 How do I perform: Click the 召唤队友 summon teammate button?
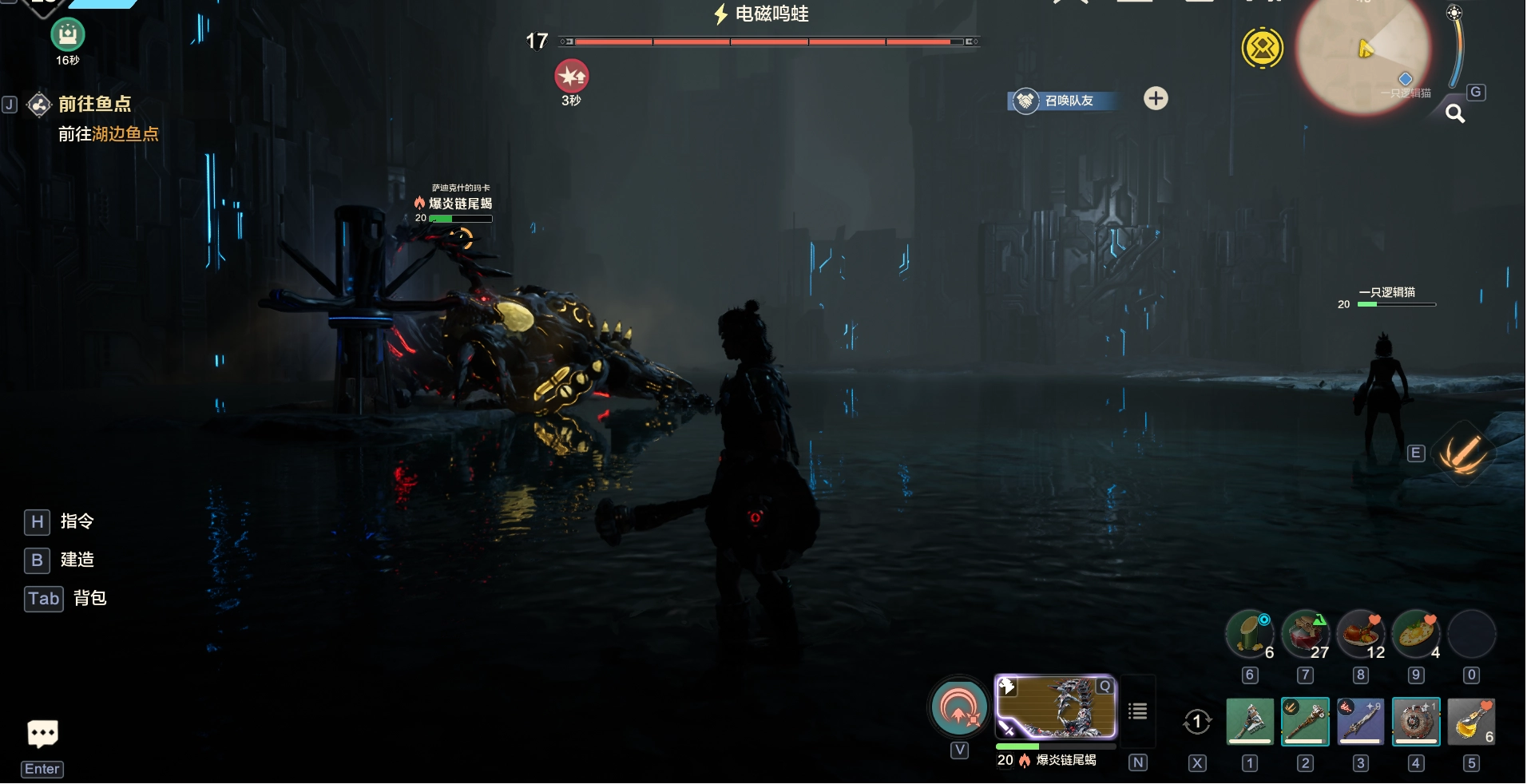[x=1061, y=101]
